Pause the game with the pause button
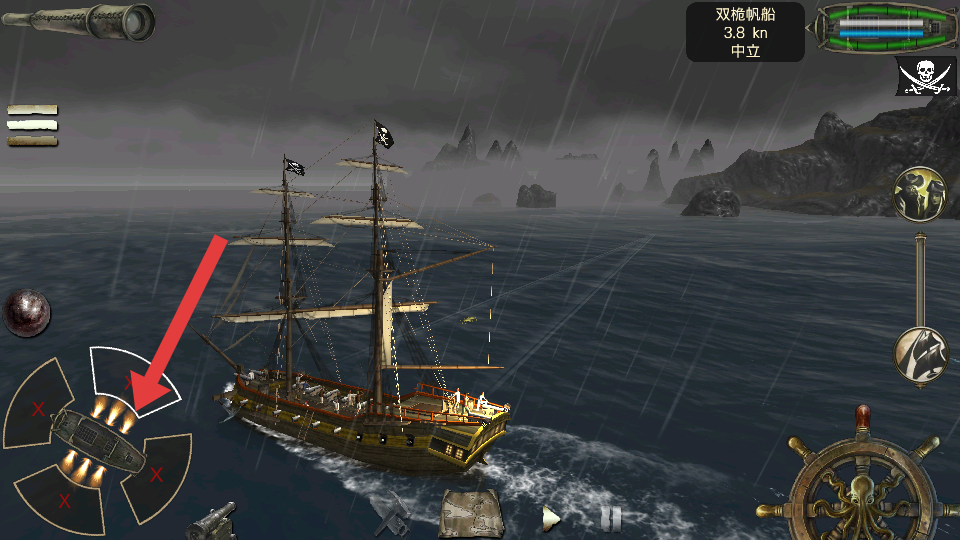 tap(610, 518)
